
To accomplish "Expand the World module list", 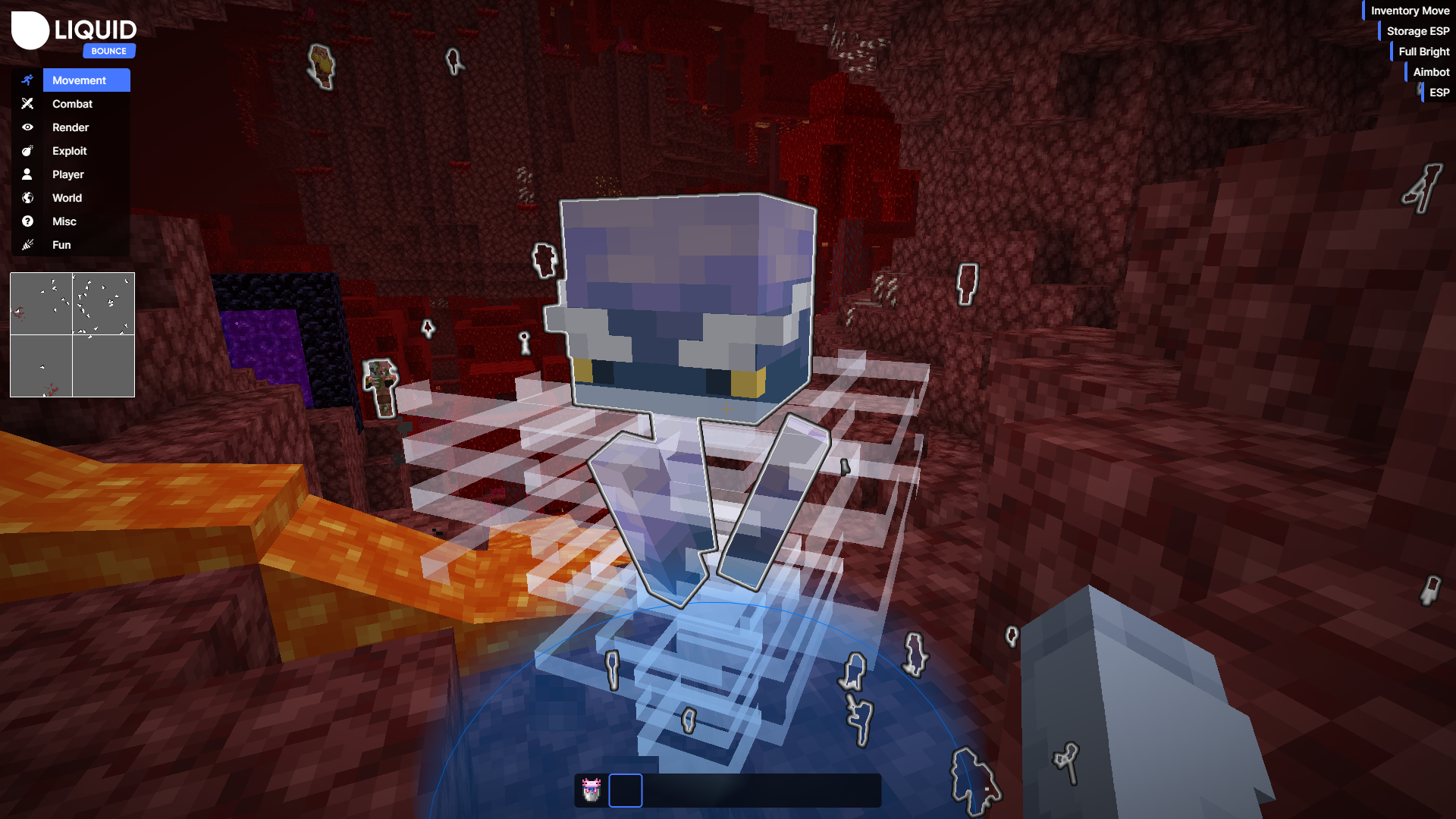I will tap(67, 198).
